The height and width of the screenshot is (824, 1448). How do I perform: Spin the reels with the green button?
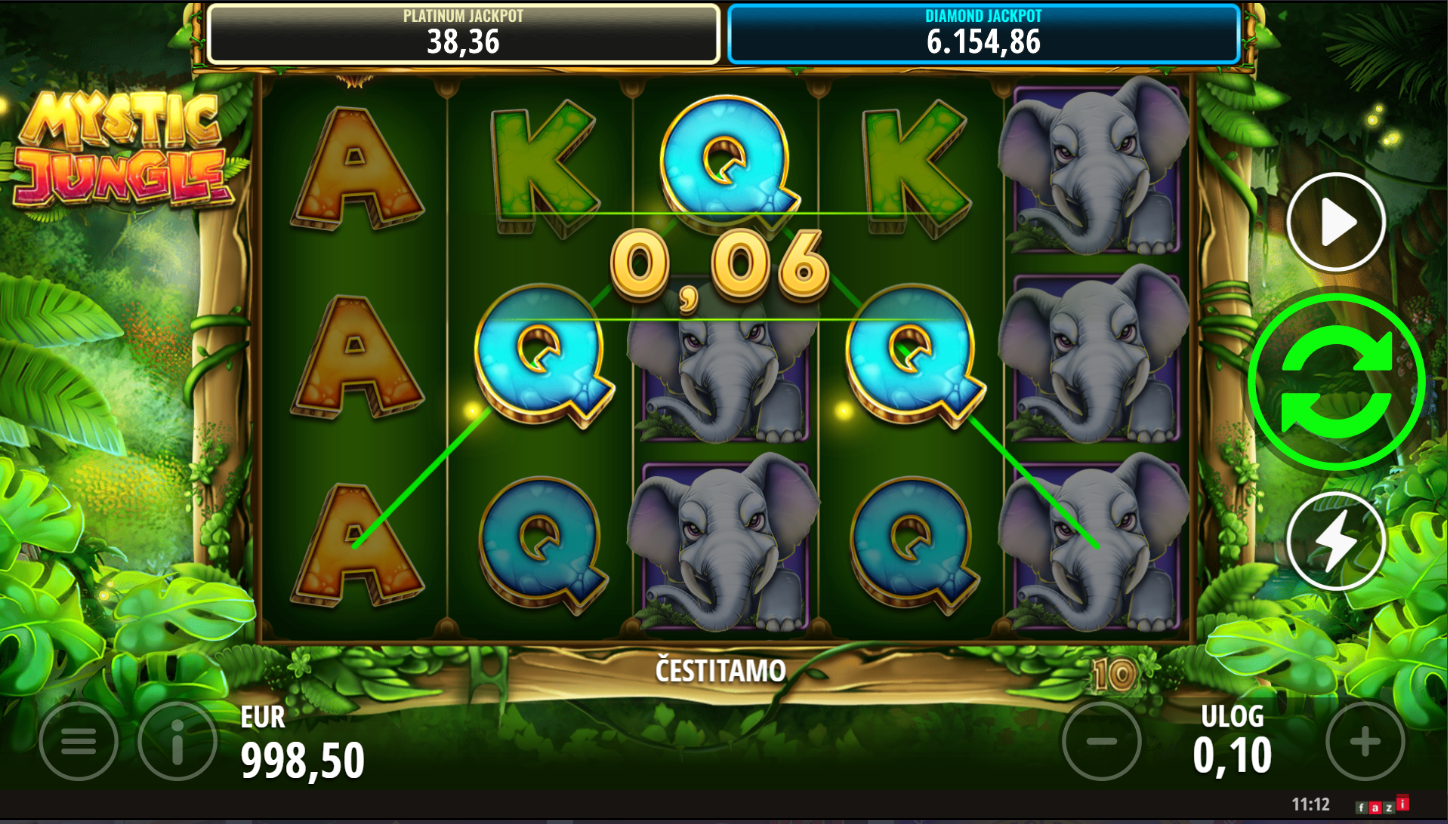1336,380
